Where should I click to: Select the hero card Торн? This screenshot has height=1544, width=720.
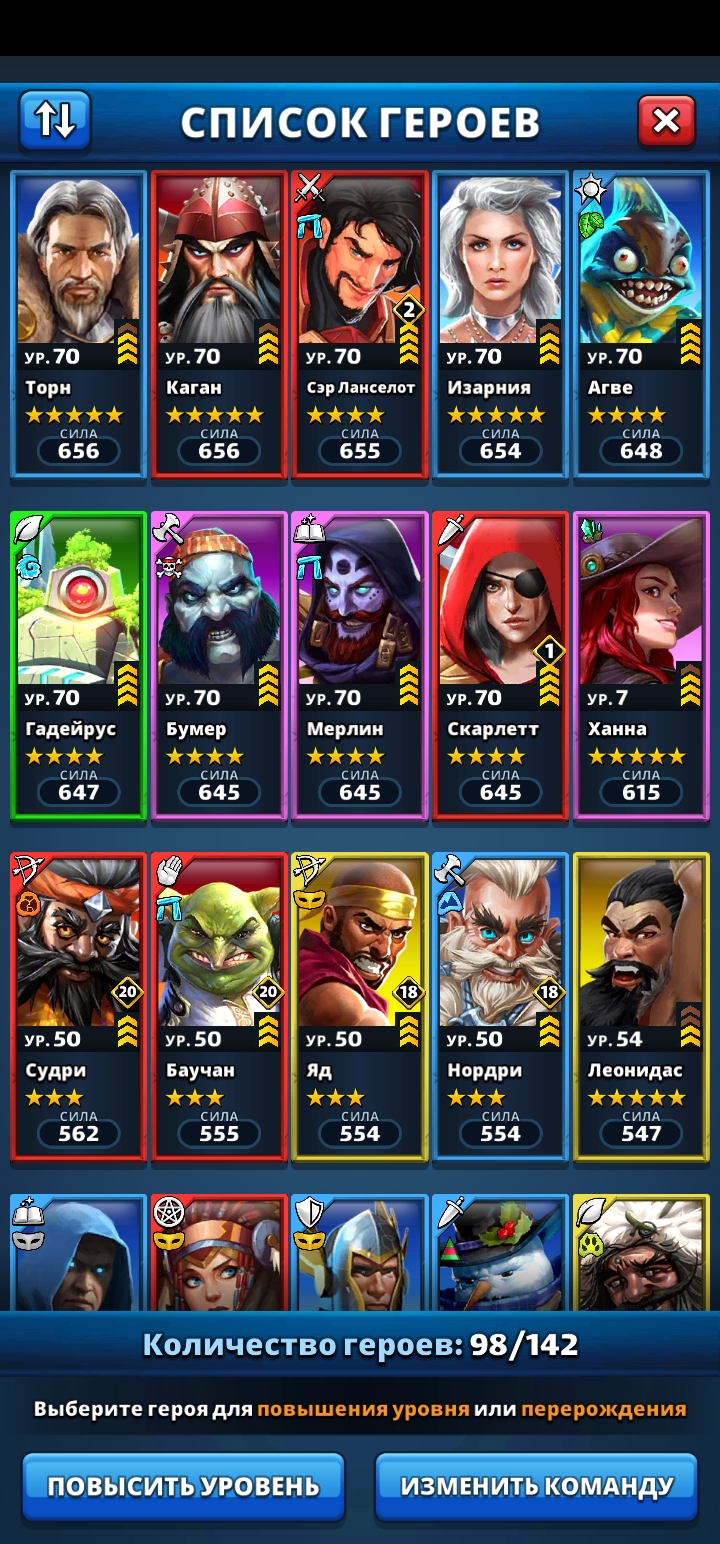pos(79,320)
